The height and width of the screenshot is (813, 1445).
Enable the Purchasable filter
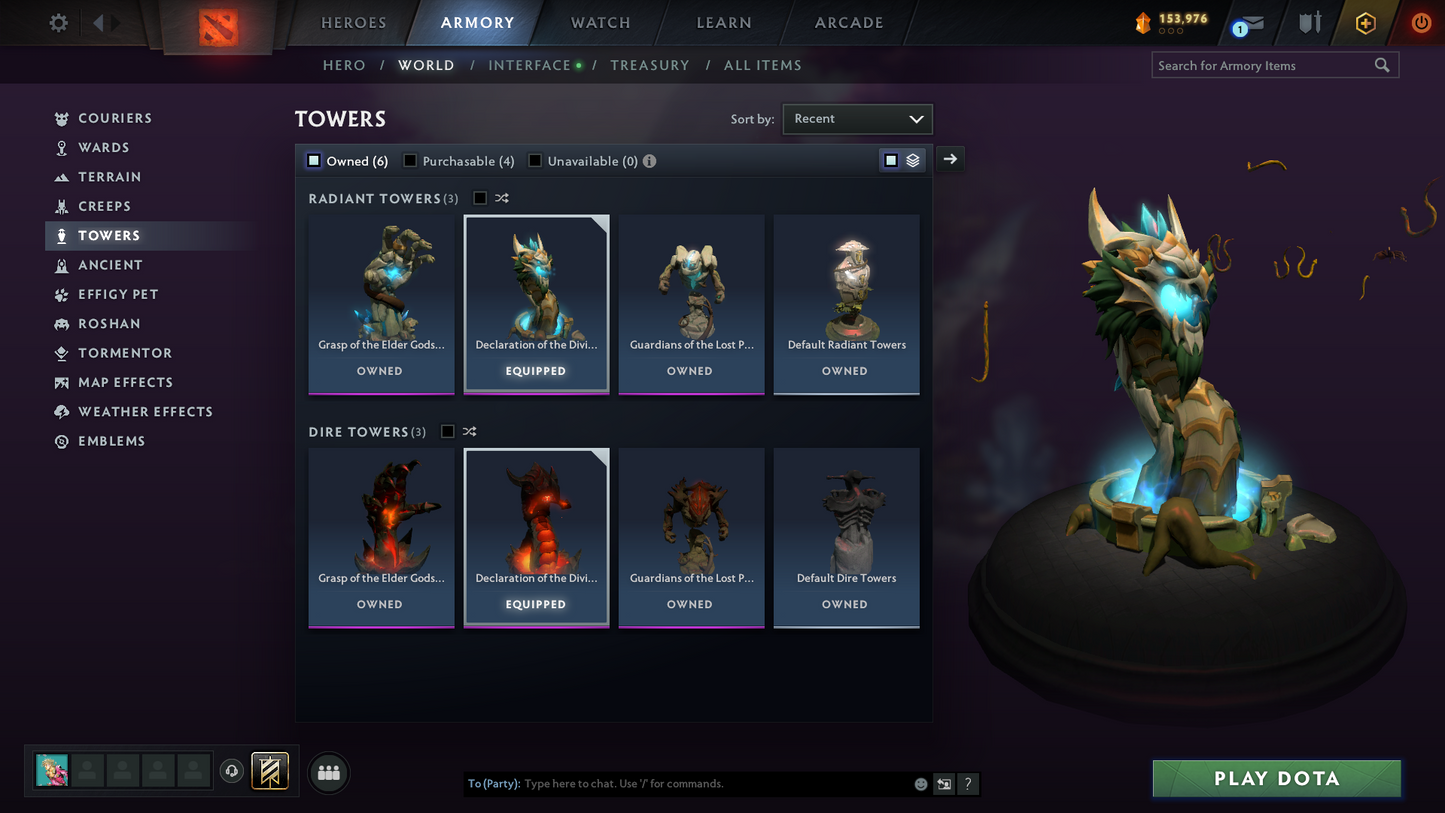[408, 160]
